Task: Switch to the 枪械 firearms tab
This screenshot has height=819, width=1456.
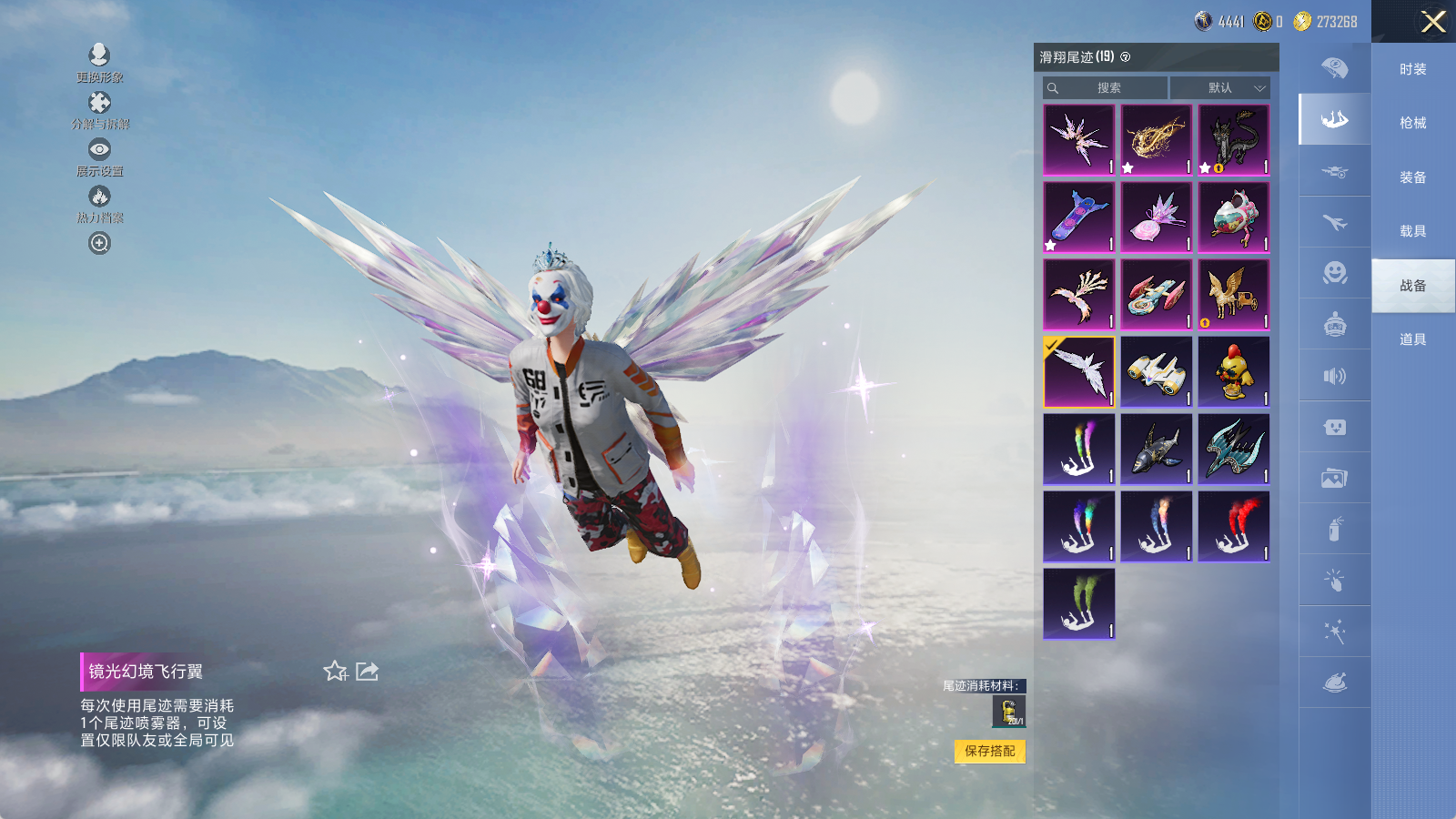Action: [x=1412, y=123]
